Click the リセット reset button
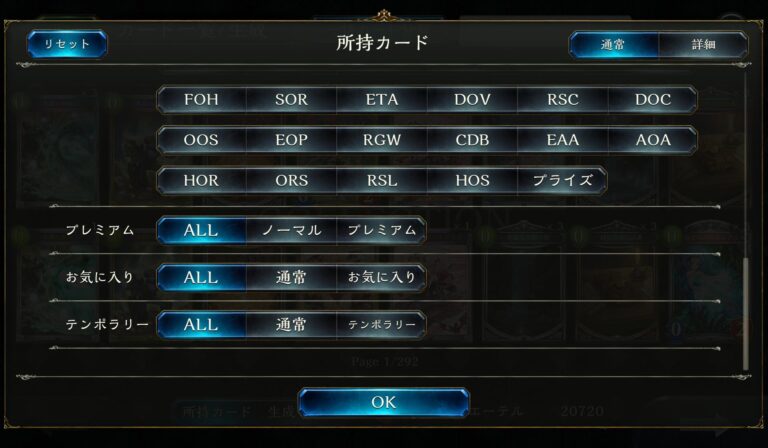This screenshot has width=768, height=448. click(x=67, y=44)
